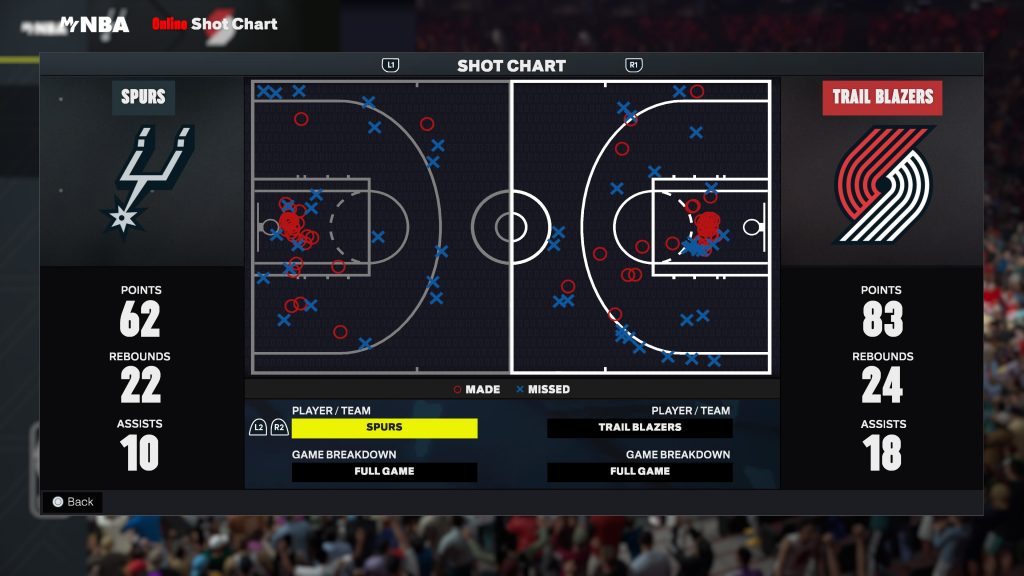Select the highlighted Spurs player/team field
1024x576 pixels.
point(384,428)
